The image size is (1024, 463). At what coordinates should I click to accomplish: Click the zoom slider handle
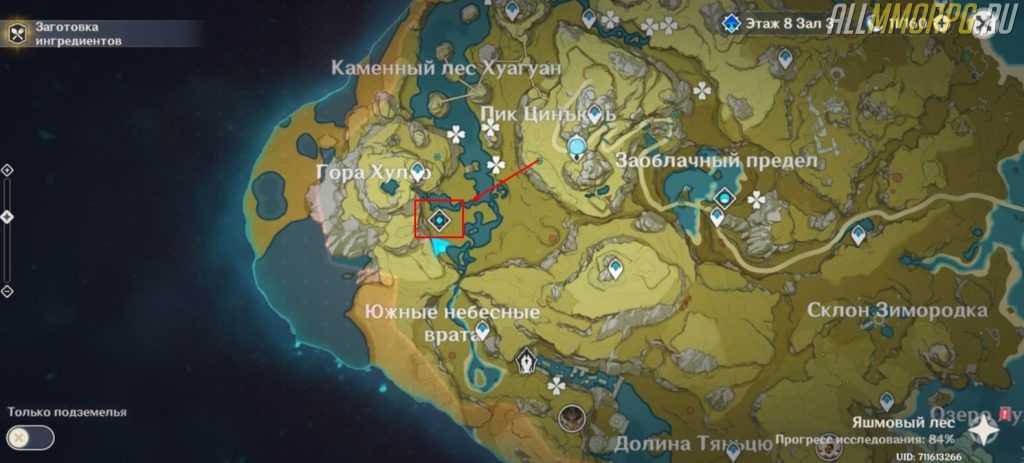click(7, 216)
